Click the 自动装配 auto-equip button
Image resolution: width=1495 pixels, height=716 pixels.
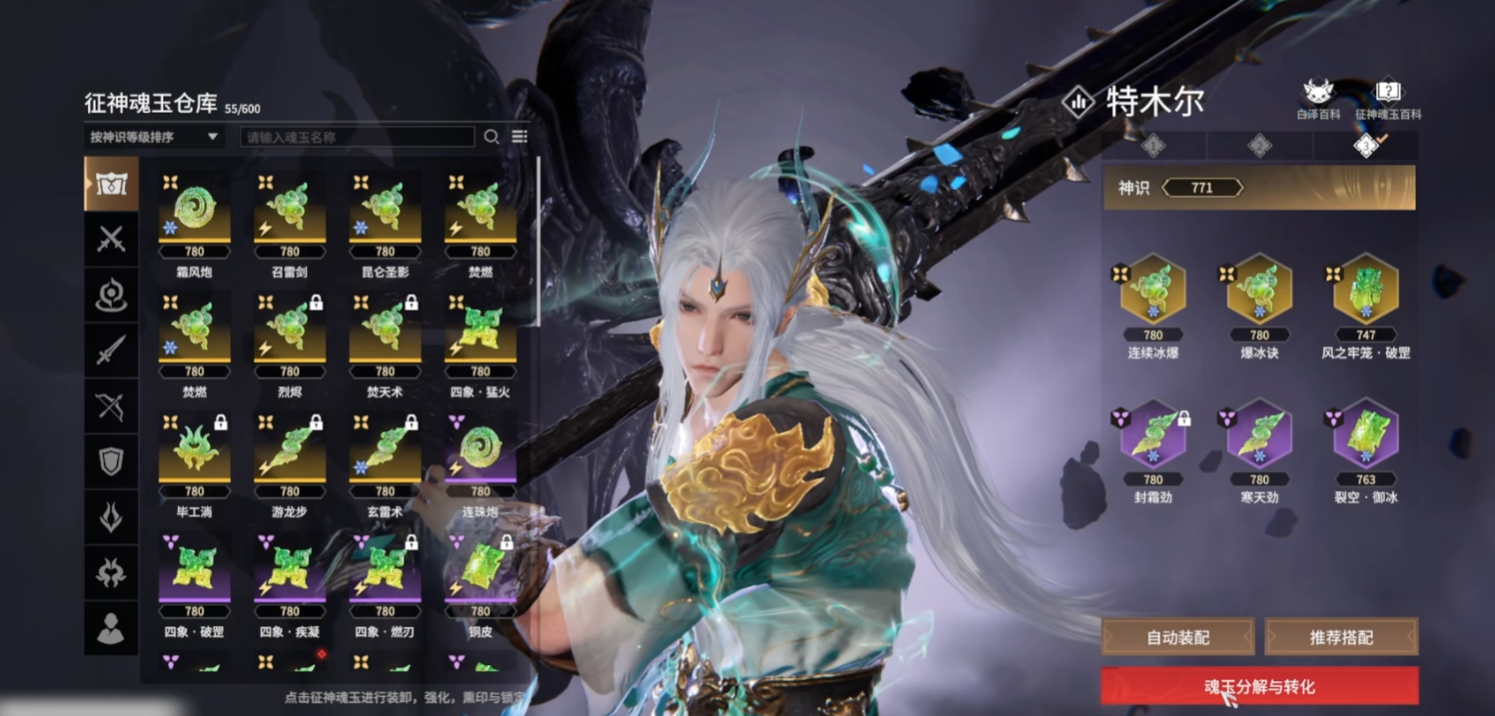[x=1178, y=637]
